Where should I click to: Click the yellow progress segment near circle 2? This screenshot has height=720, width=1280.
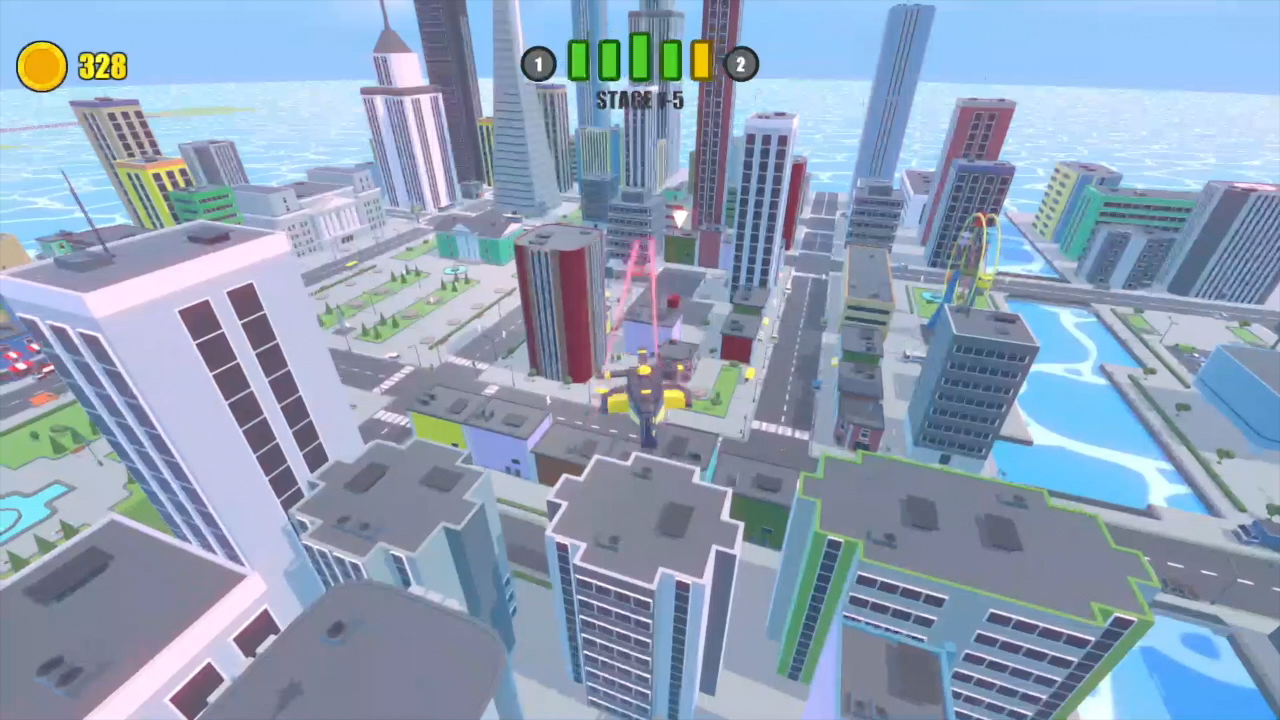(x=702, y=62)
